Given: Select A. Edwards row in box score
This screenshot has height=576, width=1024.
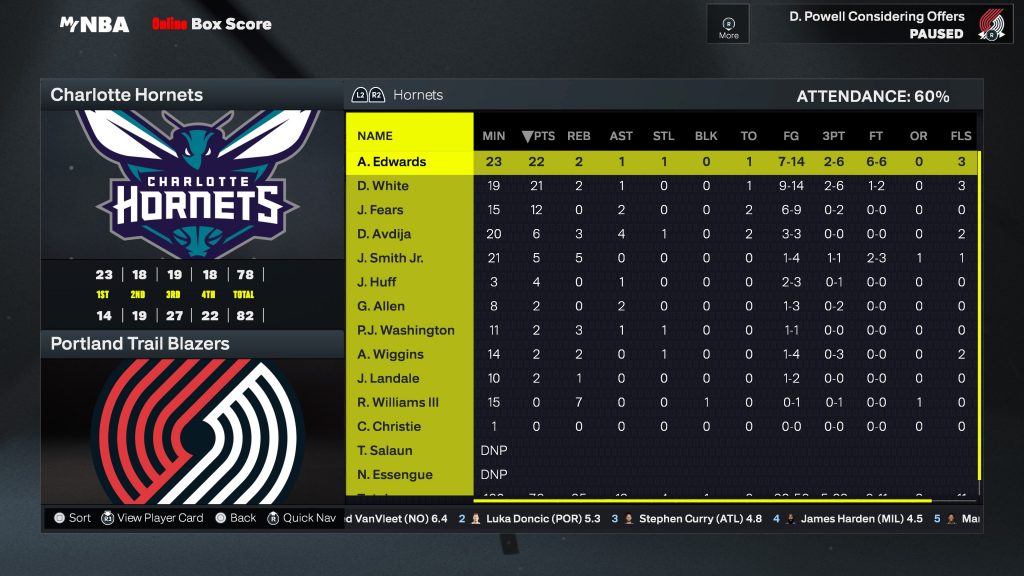Looking at the screenshot, I should click(x=392, y=162).
